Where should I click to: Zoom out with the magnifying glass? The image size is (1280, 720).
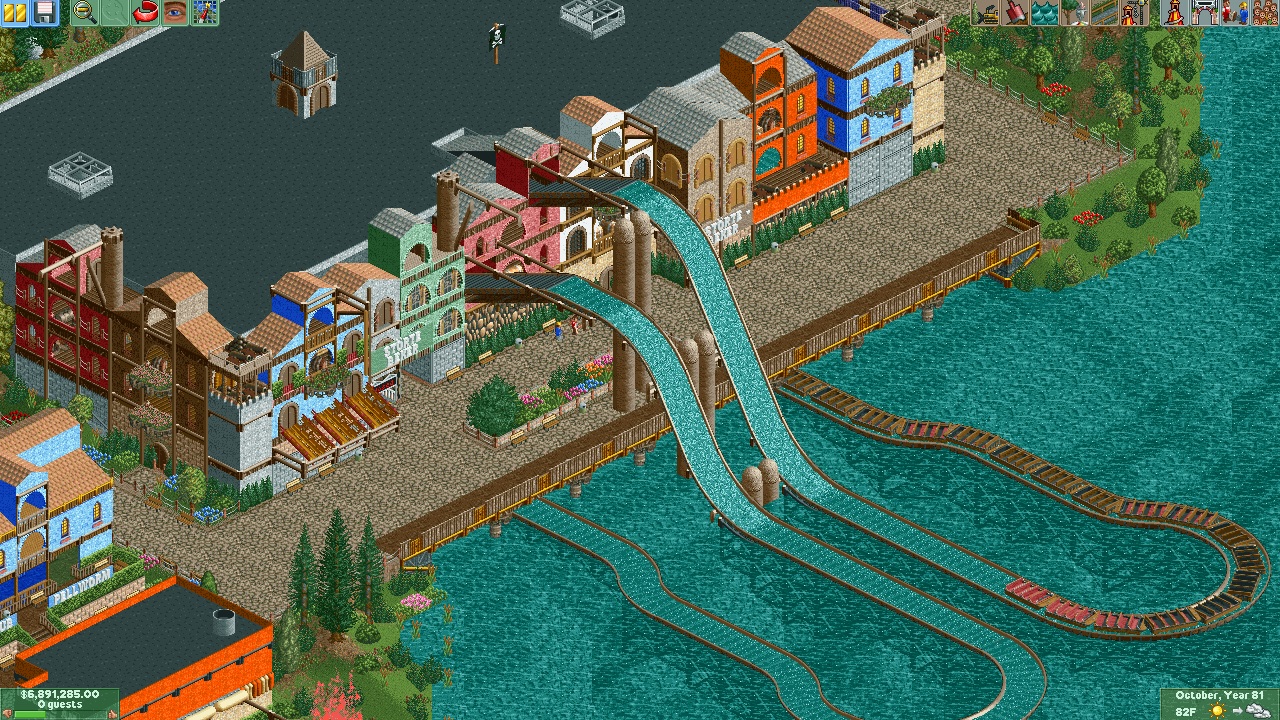click(86, 12)
